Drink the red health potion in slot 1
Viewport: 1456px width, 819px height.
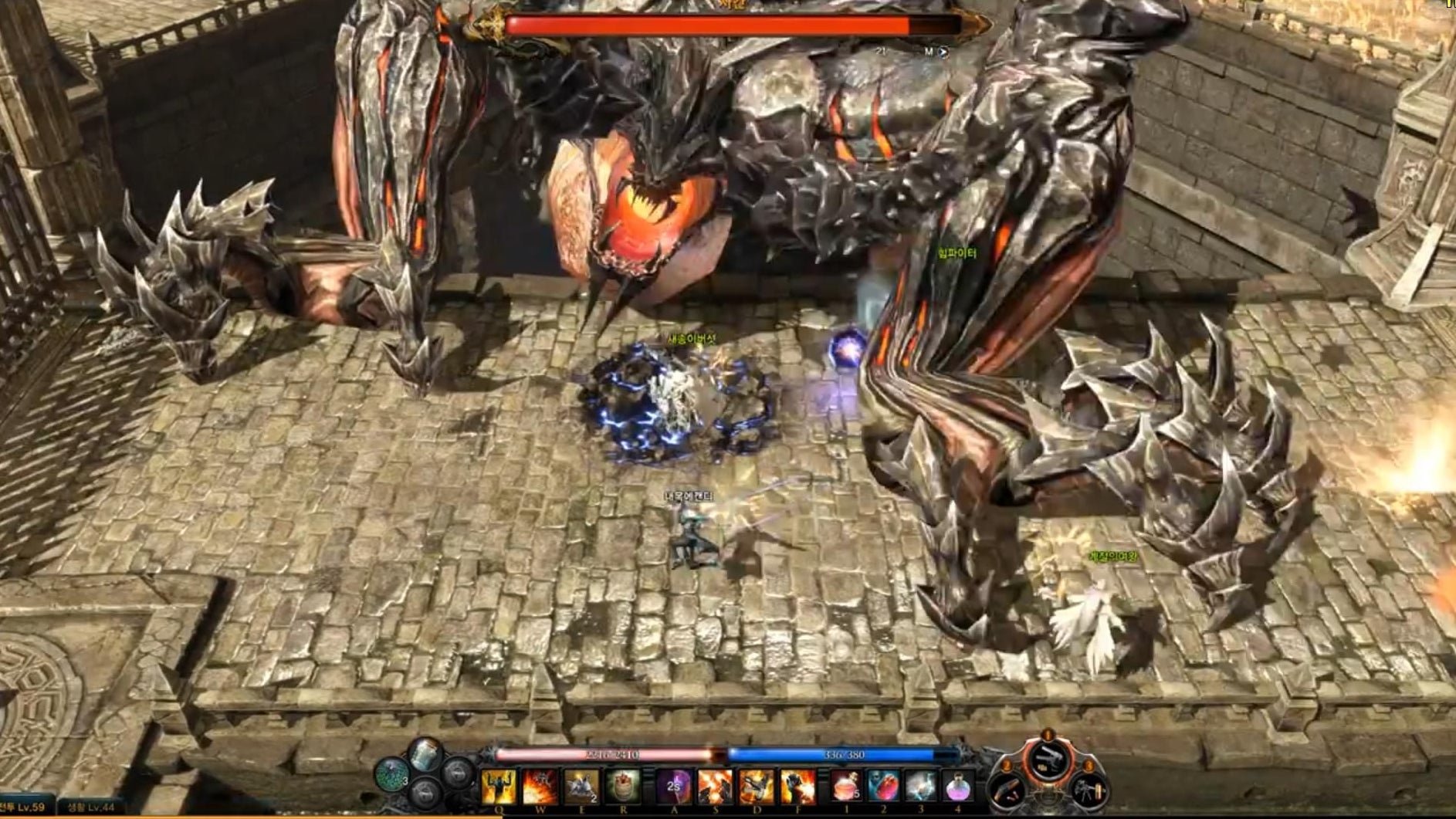click(x=846, y=787)
